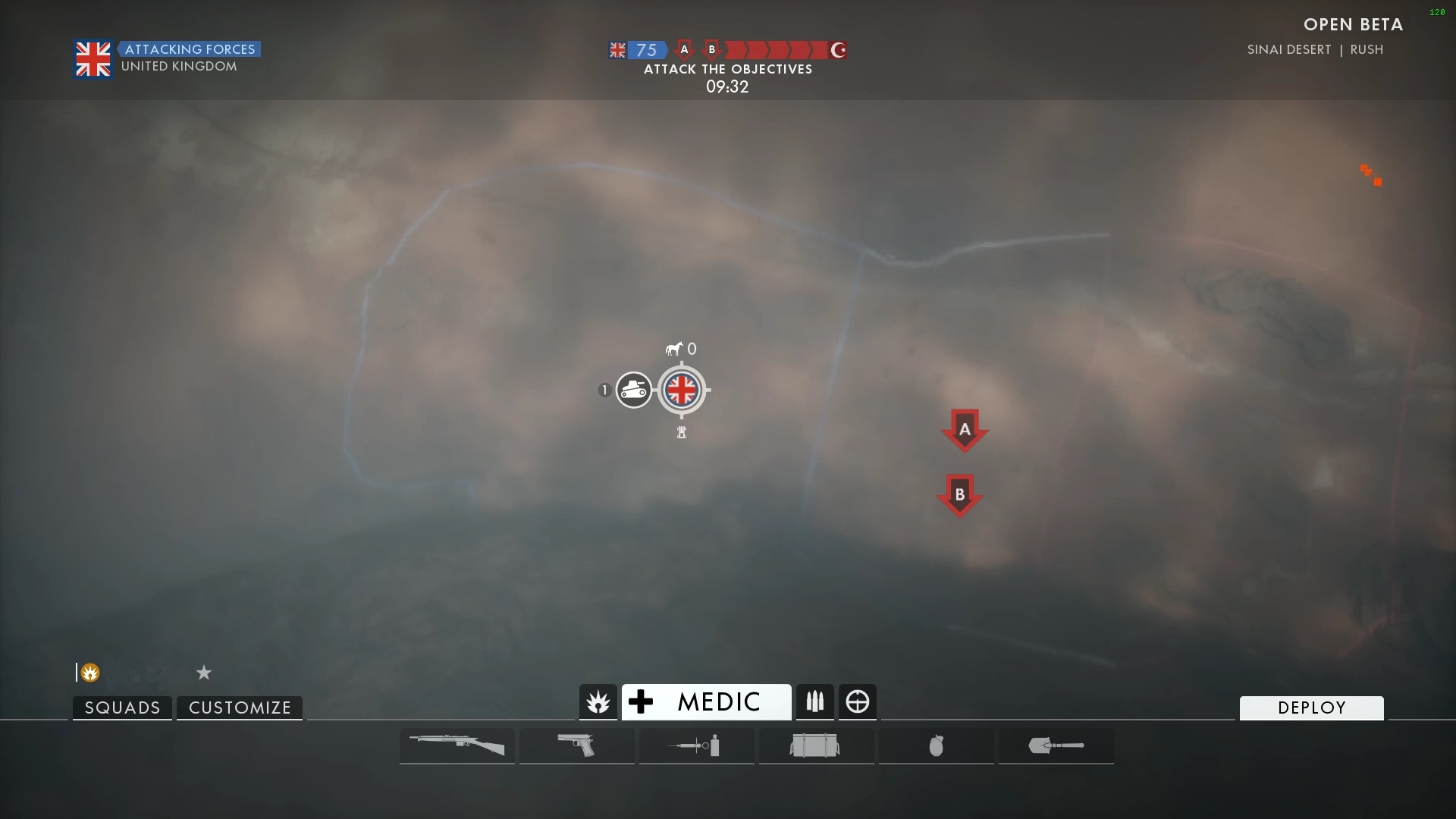1456x819 pixels.
Task: Select the Medic class tab
Action: (706, 702)
